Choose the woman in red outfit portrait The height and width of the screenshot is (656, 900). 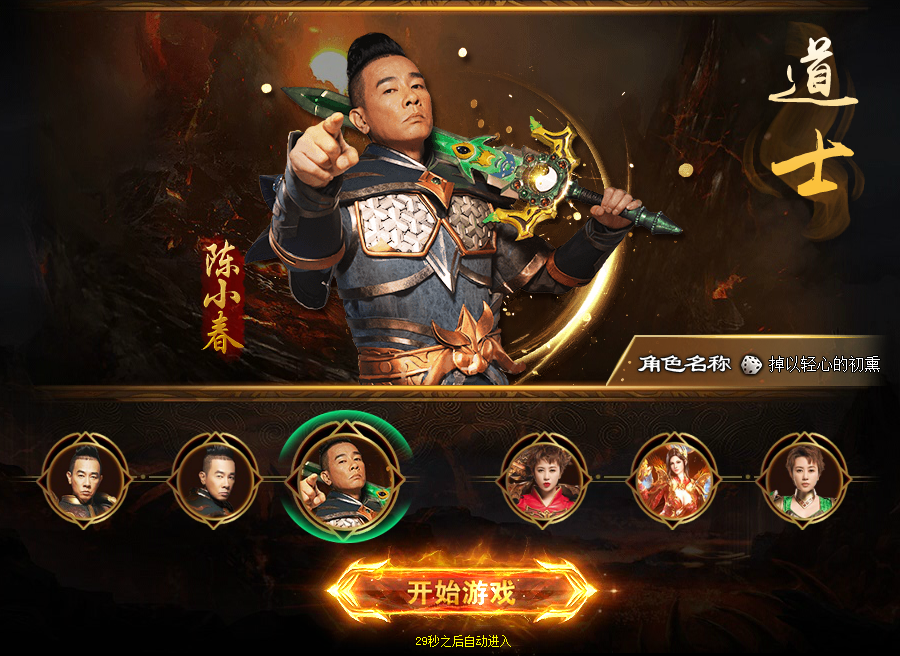point(543,478)
